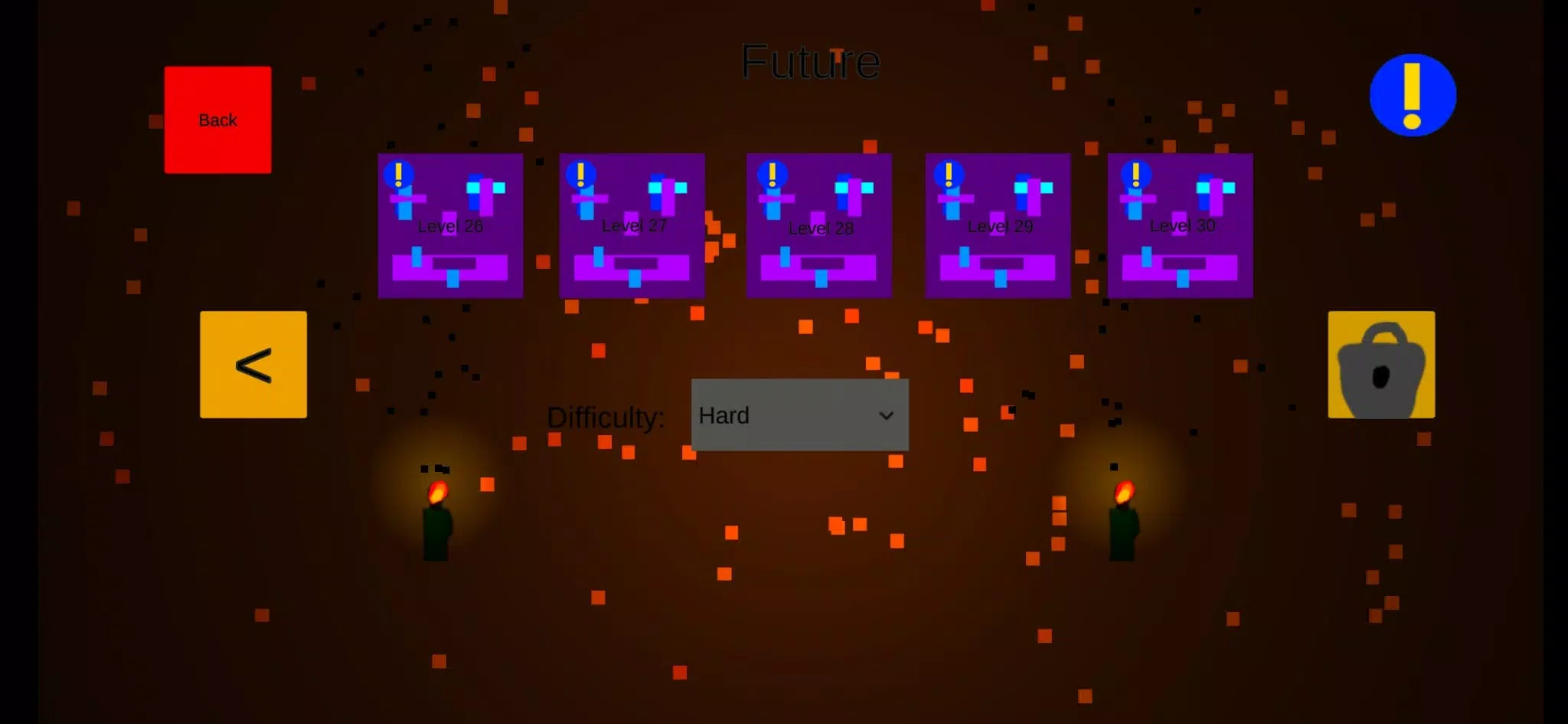Toggle Level 28 selection tile
The image size is (1568, 724).
pyautogui.click(x=818, y=225)
